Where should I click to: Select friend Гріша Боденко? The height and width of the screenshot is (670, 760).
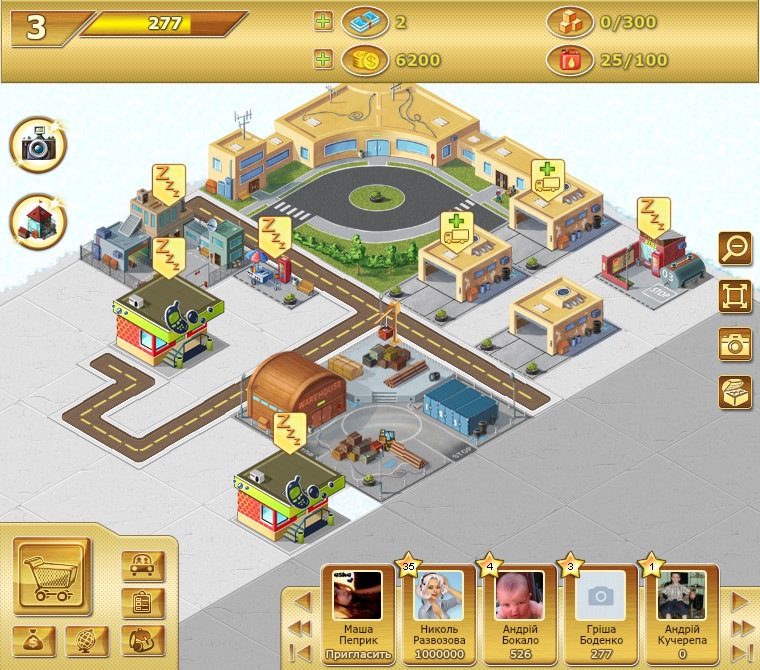pos(598,610)
